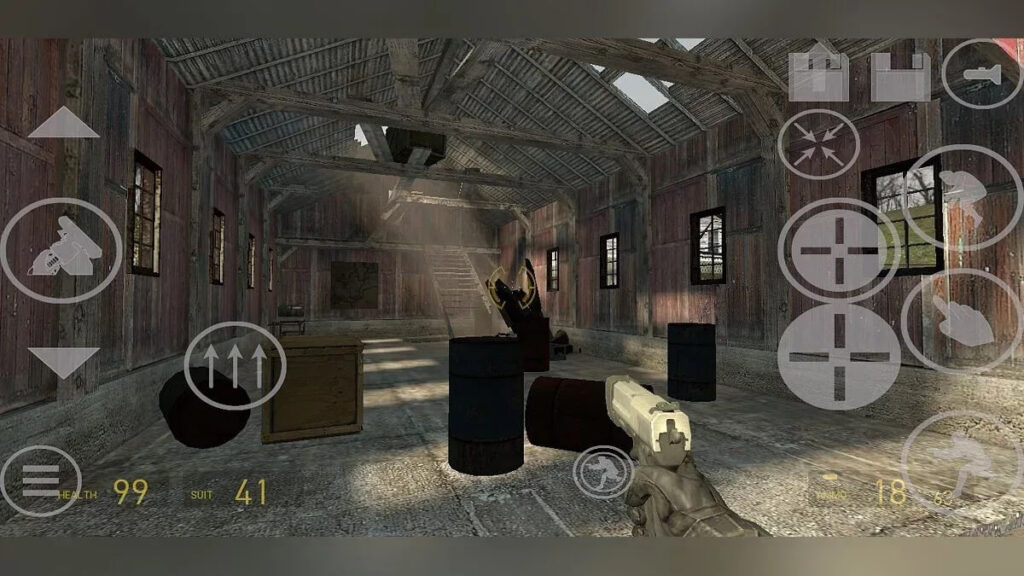Viewport: 1024px width, 576px height.
Task: Click the plain floppy disk save icon
Action: (900, 75)
